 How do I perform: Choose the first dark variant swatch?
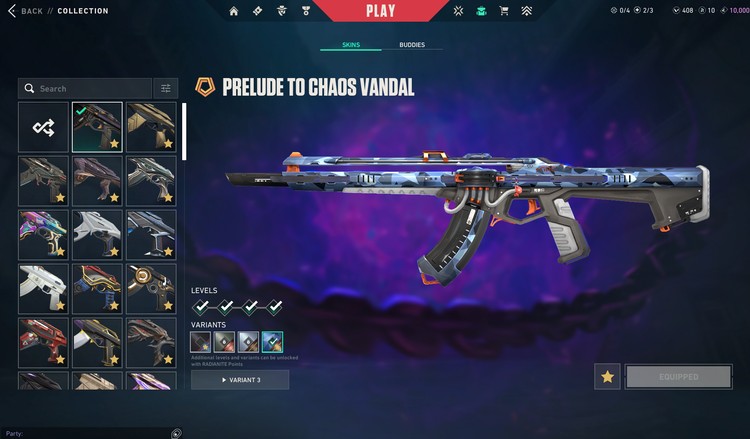click(x=201, y=342)
